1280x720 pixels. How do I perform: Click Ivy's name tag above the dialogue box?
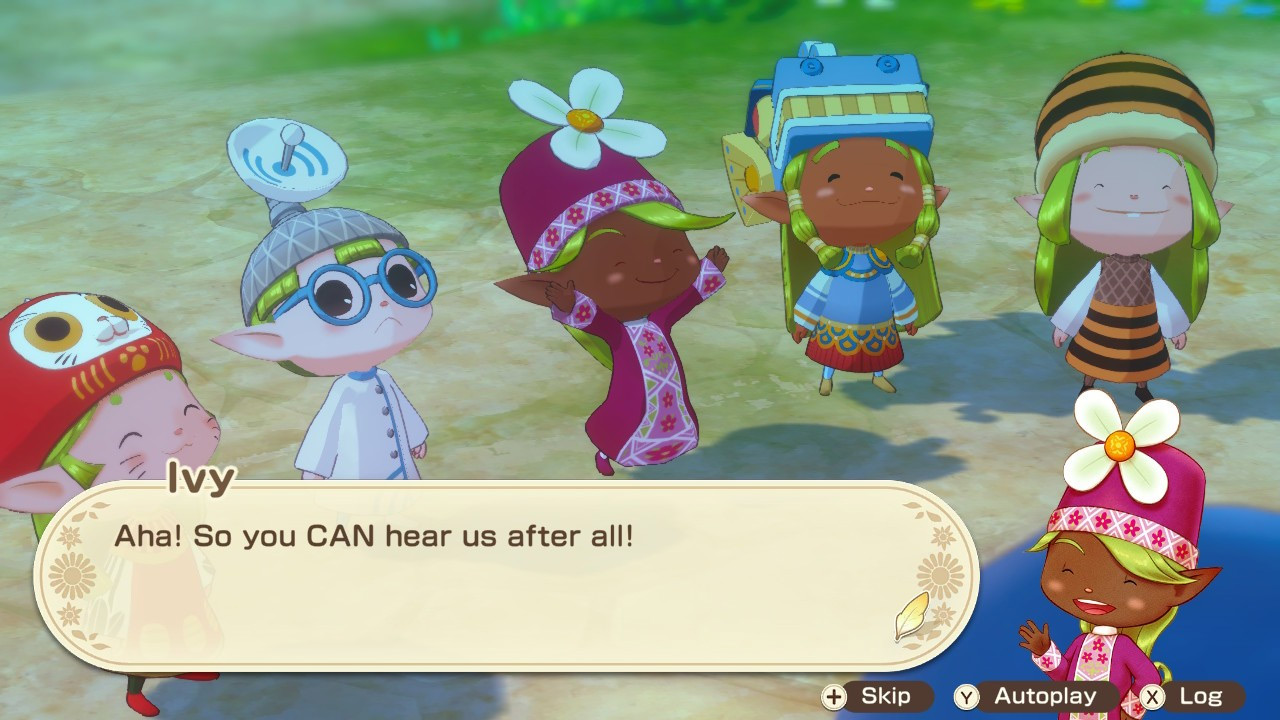pyautogui.click(x=201, y=480)
